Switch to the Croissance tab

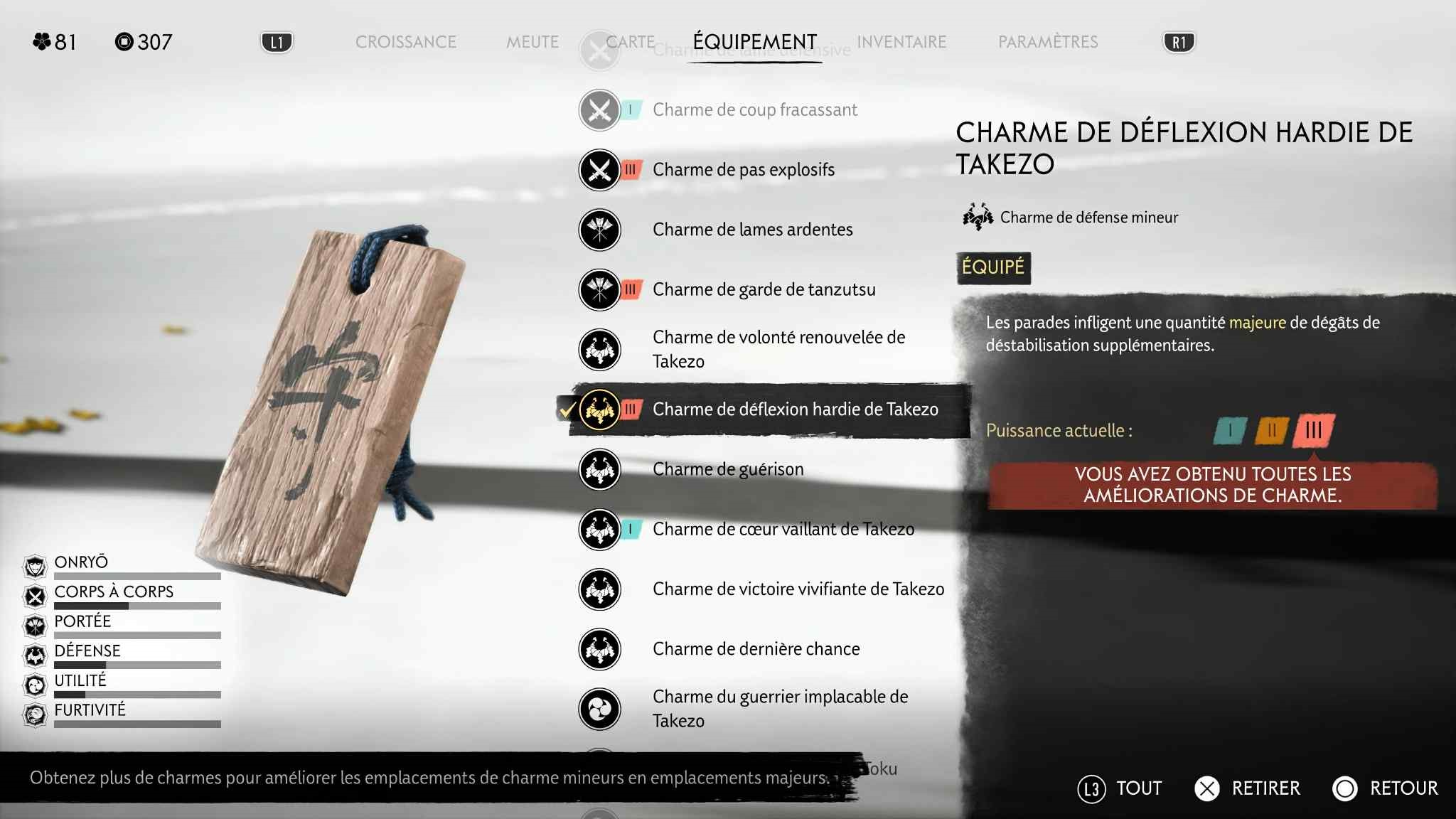pos(405,42)
